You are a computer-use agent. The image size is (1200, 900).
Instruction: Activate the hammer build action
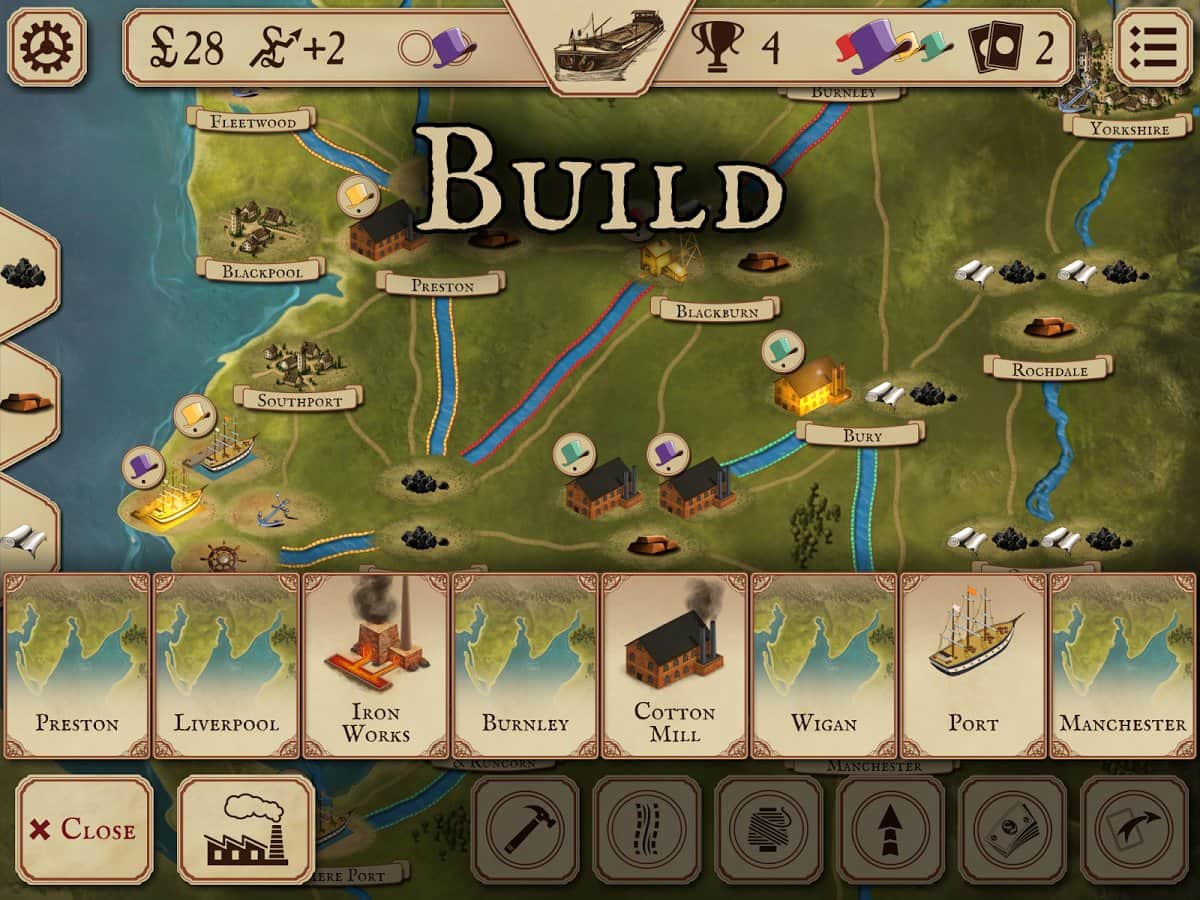pos(525,829)
